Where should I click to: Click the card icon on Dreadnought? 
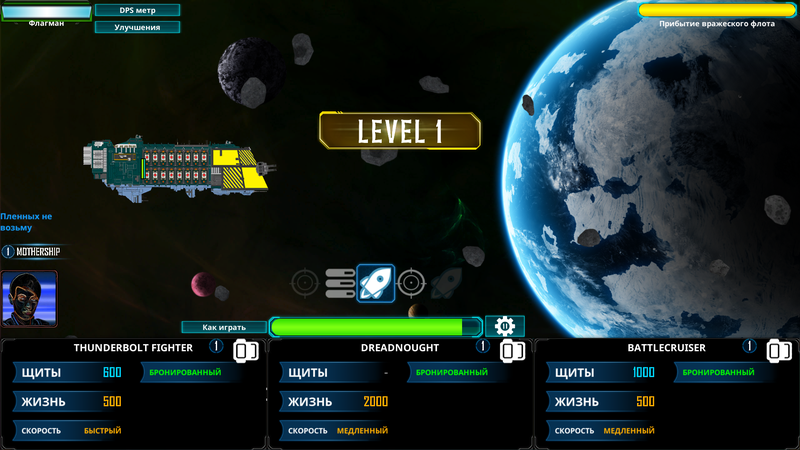tap(513, 351)
